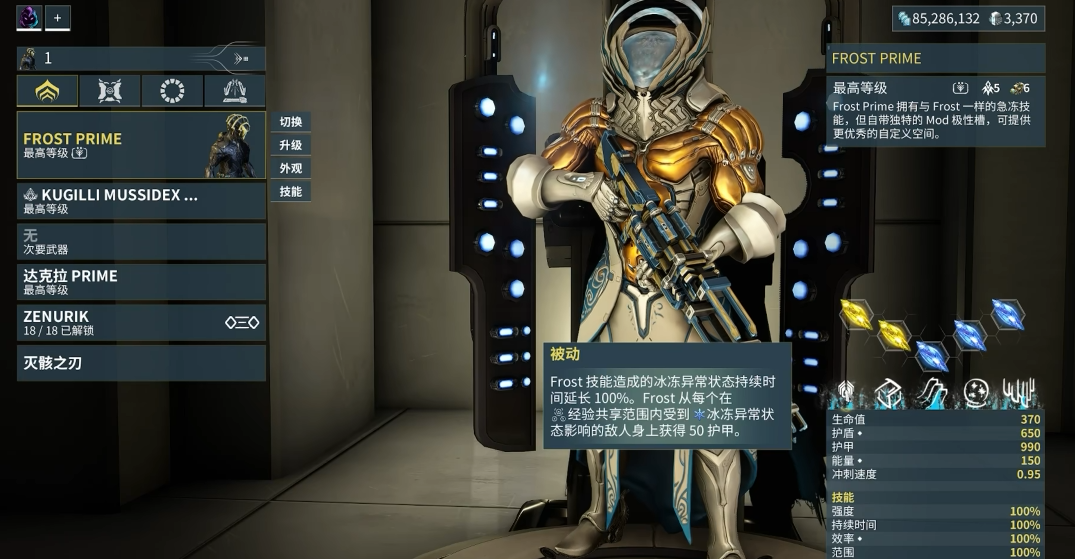Select the 灭骸之刃 weapon slot
The image size is (1075, 559).
[141, 363]
